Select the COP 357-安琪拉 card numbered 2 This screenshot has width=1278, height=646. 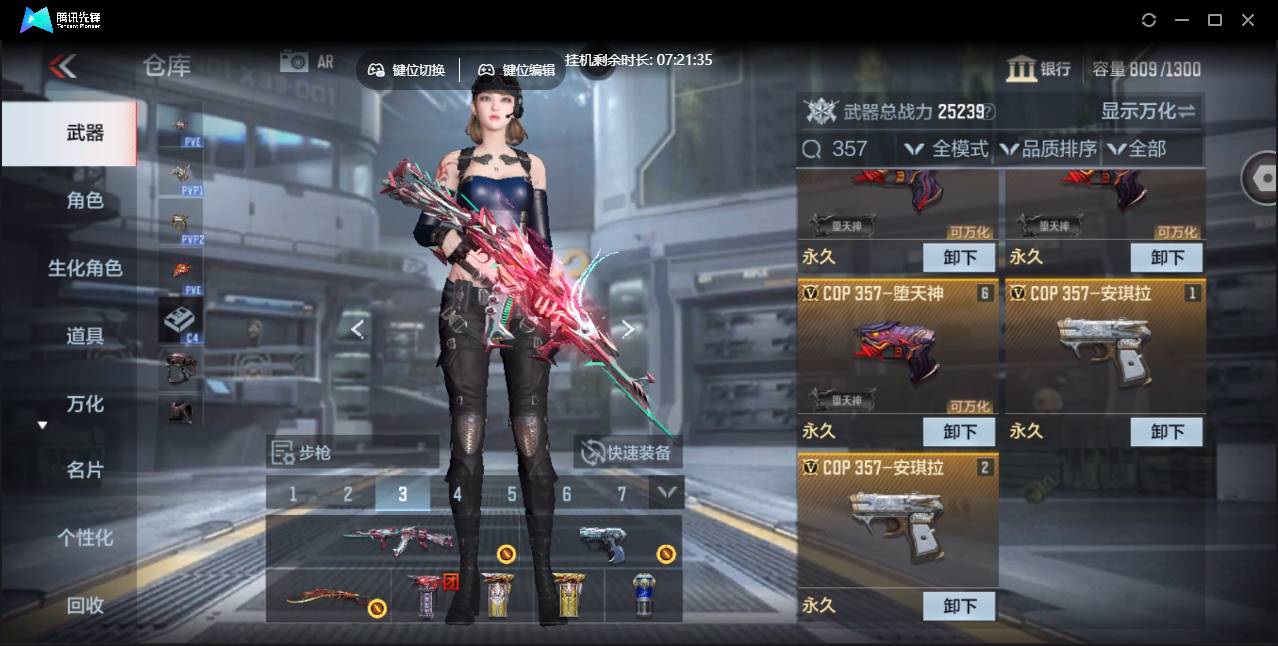[x=897, y=520]
